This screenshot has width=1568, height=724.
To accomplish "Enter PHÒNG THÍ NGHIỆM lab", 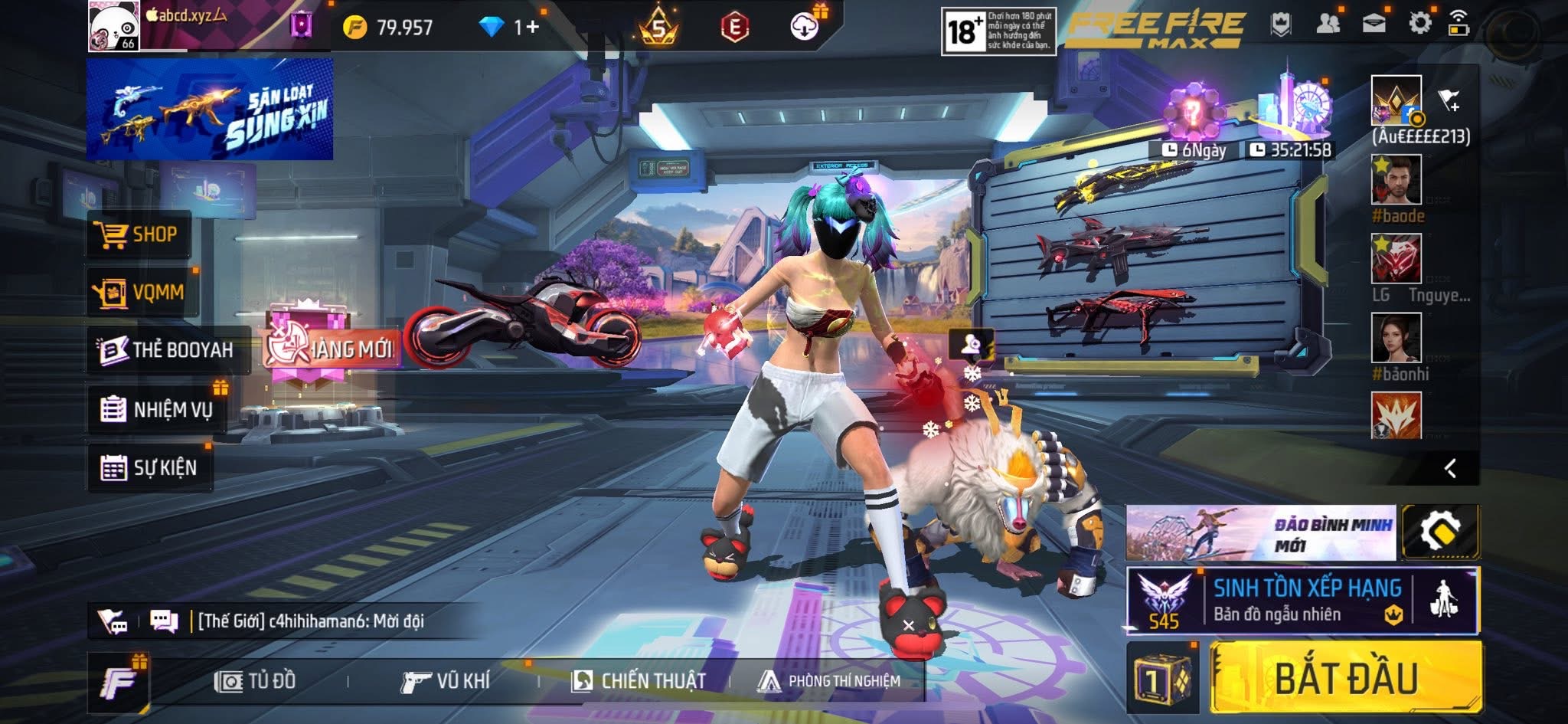I will click(830, 681).
